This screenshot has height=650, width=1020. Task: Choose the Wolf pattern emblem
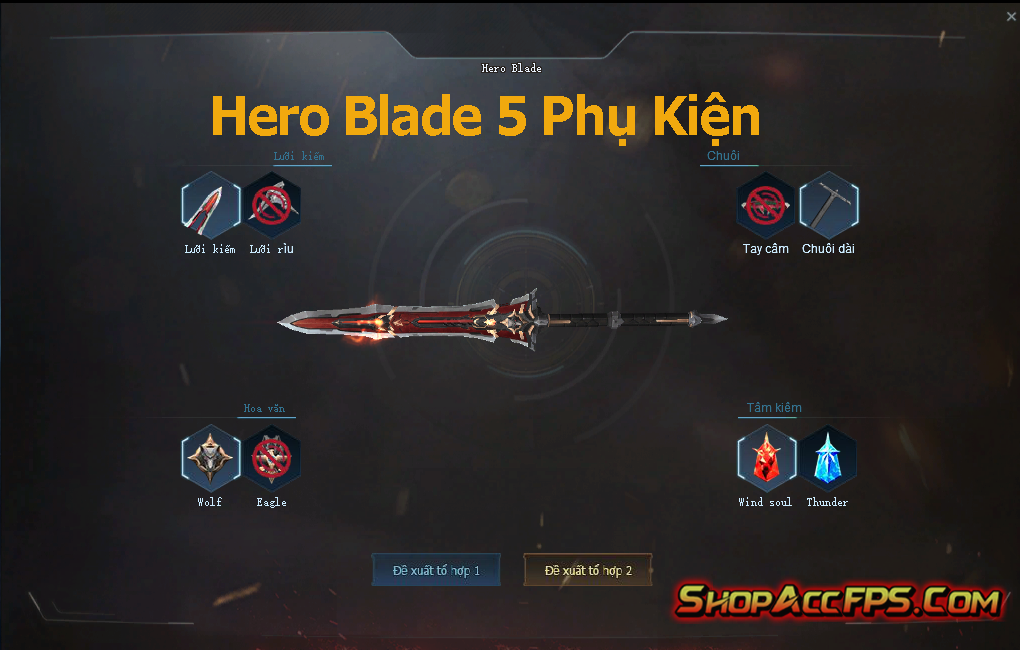point(210,458)
